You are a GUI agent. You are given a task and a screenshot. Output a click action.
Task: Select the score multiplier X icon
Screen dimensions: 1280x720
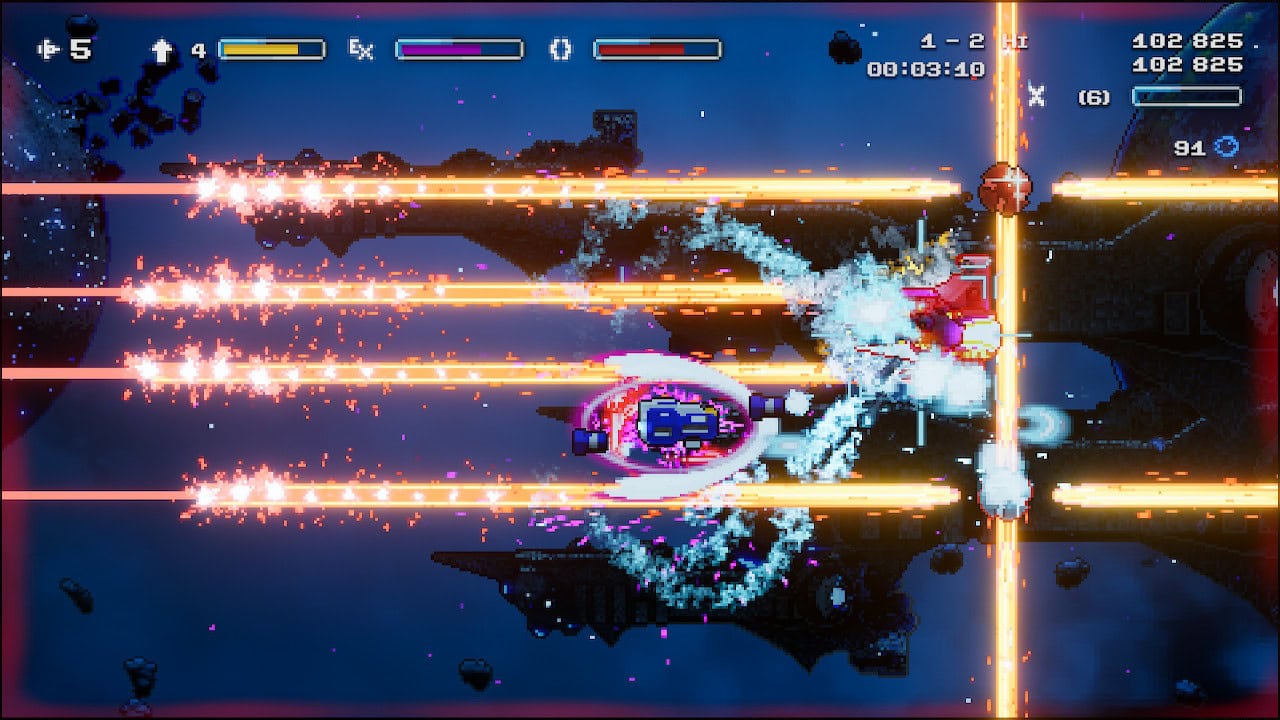point(1036,96)
